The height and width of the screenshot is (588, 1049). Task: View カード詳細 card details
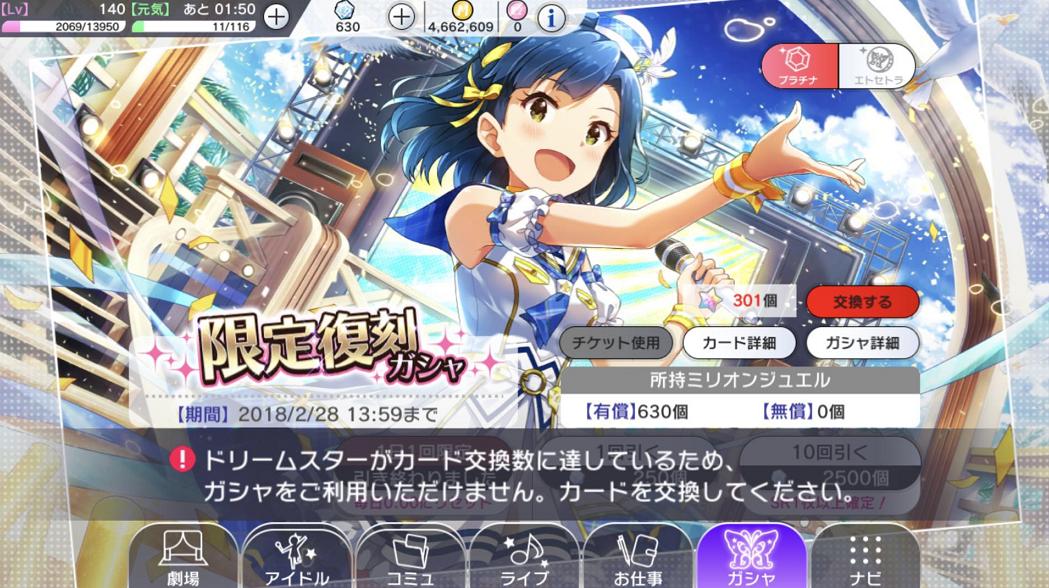click(x=739, y=342)
